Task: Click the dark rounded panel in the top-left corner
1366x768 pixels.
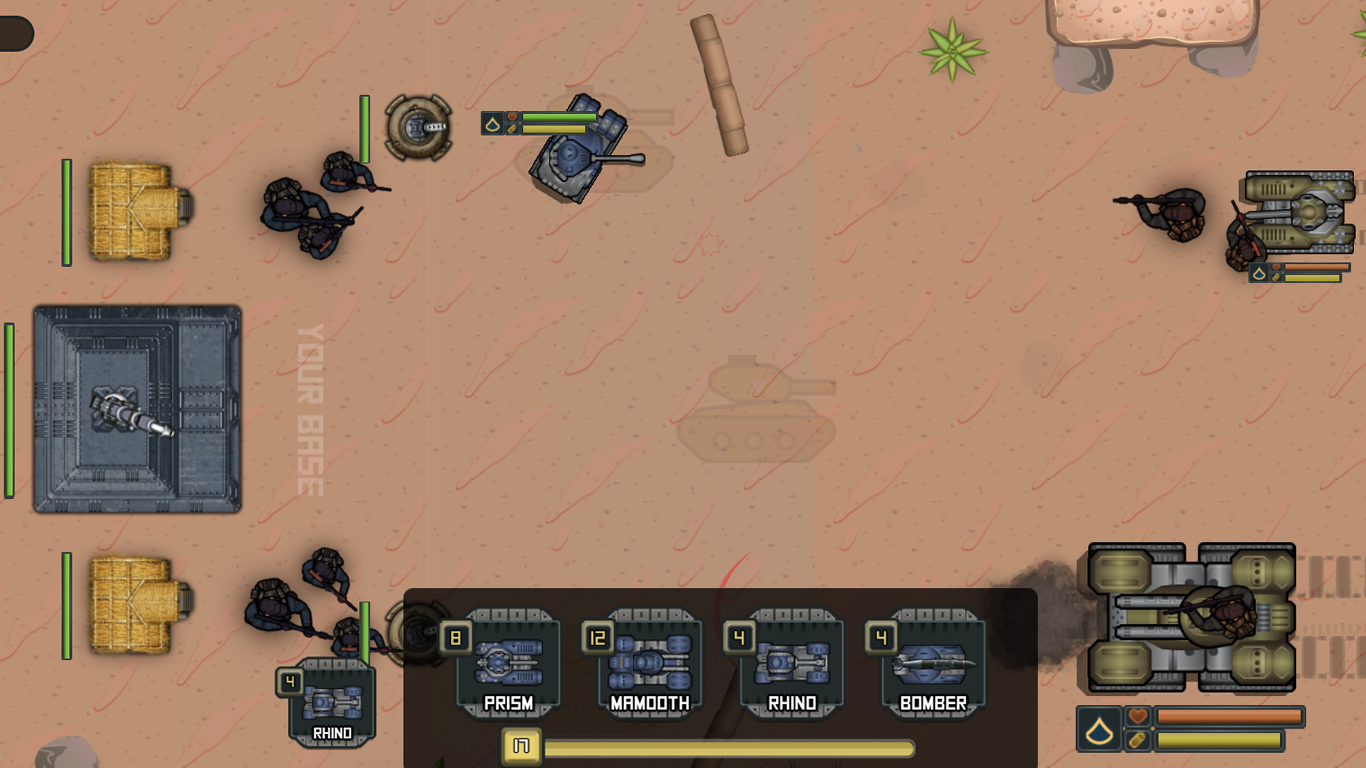Action: [x=16, y=32]
